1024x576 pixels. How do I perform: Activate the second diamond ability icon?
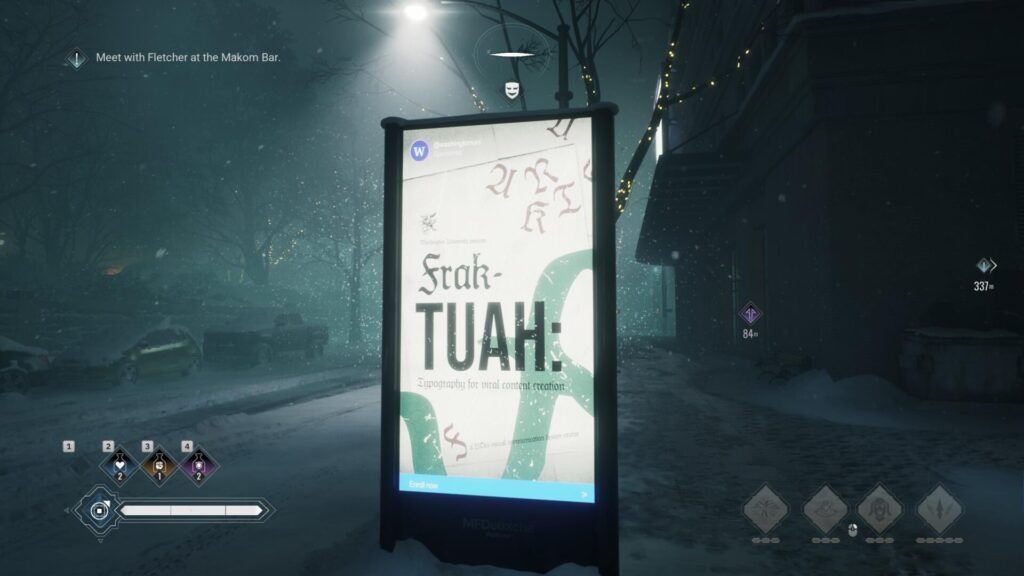(824, 510)
